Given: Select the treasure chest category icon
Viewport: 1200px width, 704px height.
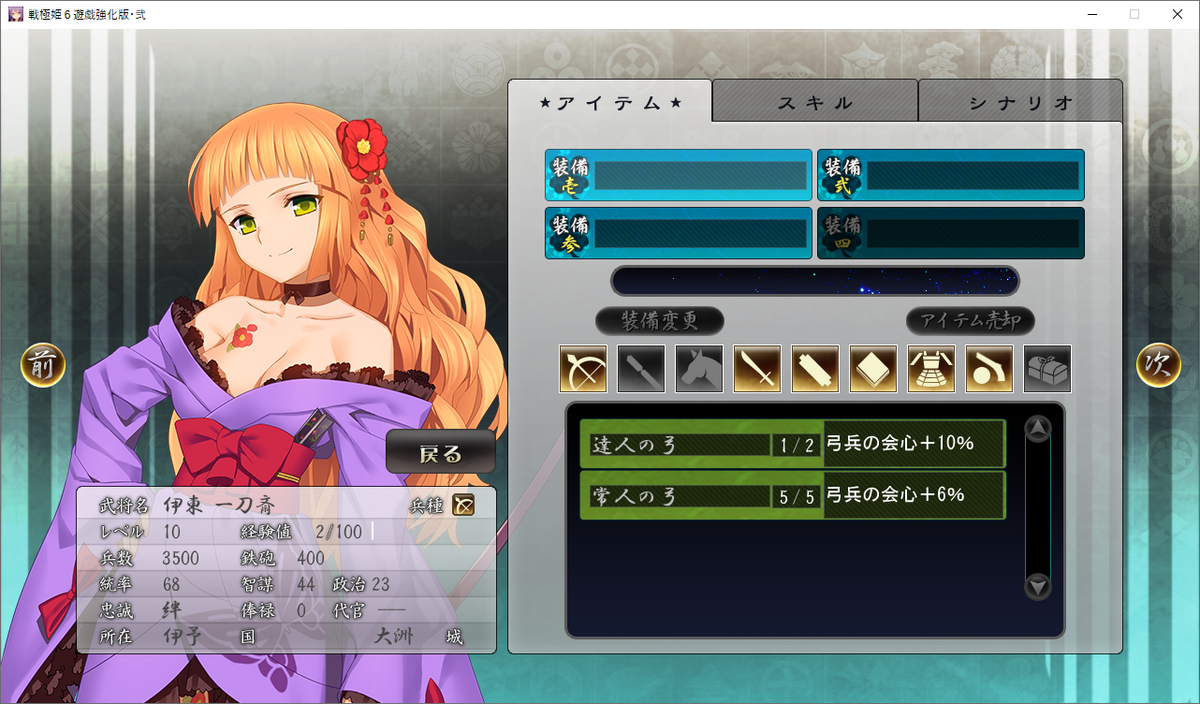Looking at the screenshot, I should pos(1047,369).
